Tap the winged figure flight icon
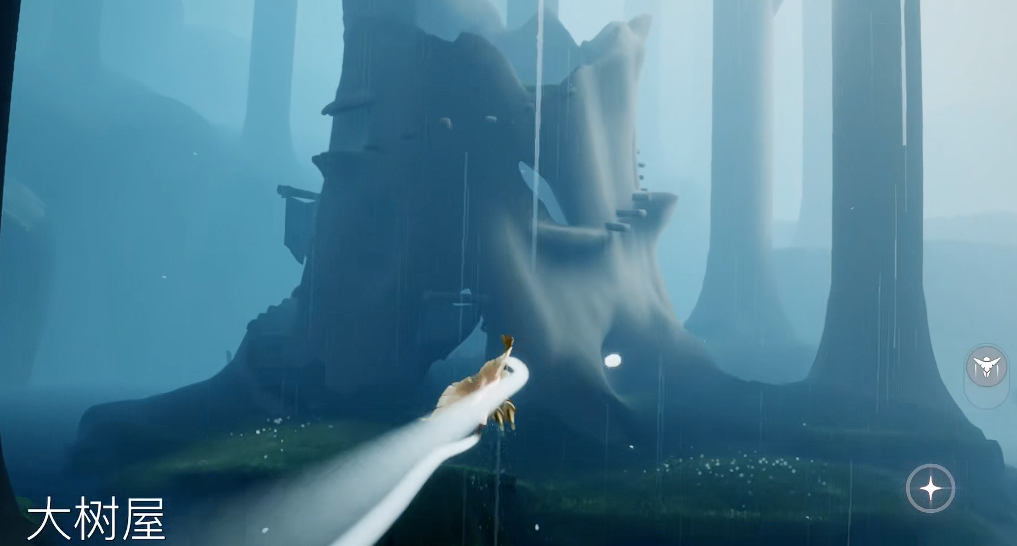1017x546 pixels. coord(987,367)
